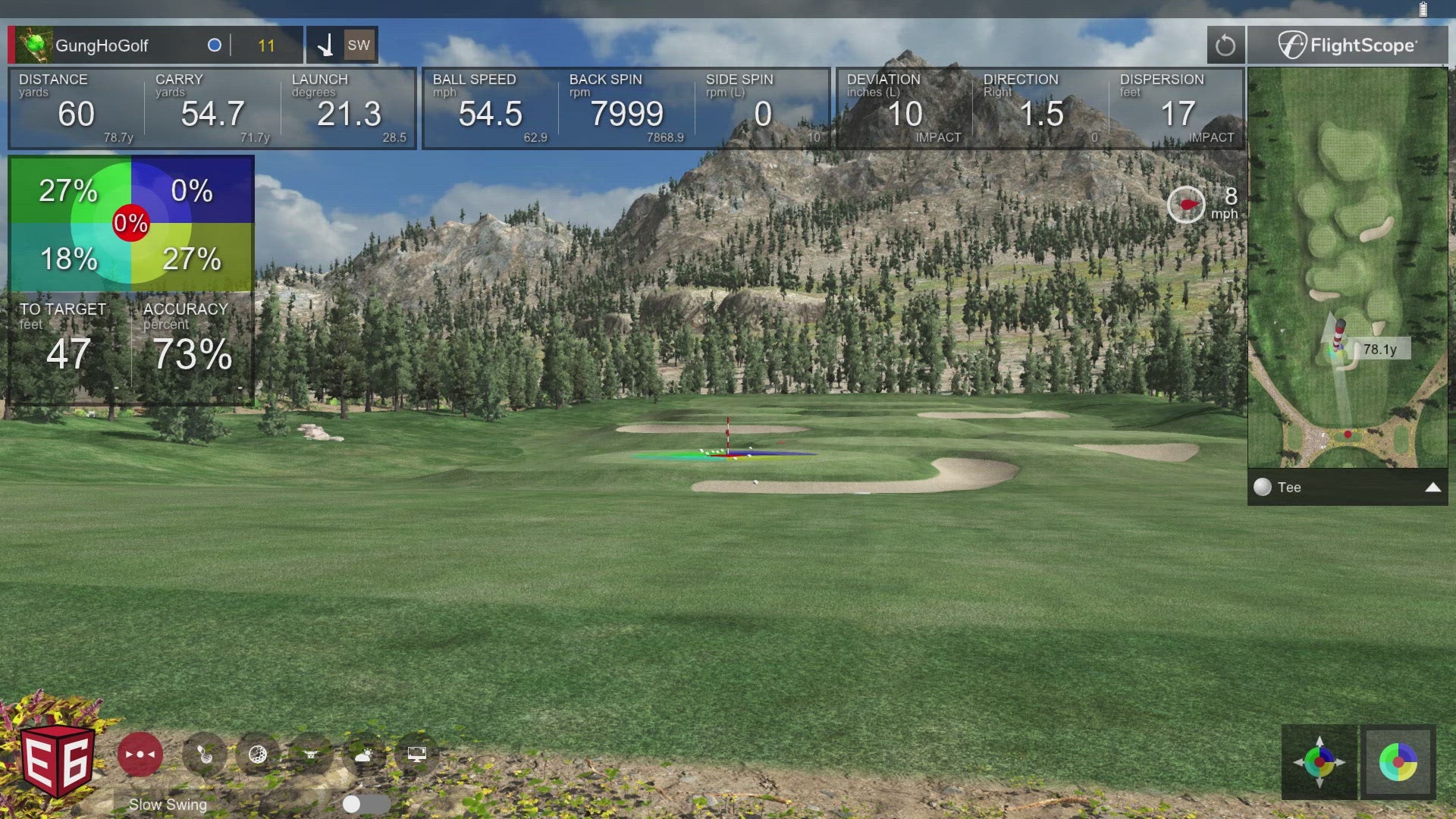Click the refresh arrow button beside FlightScope
1456x819 pixels.
(x=1225, y=45)
